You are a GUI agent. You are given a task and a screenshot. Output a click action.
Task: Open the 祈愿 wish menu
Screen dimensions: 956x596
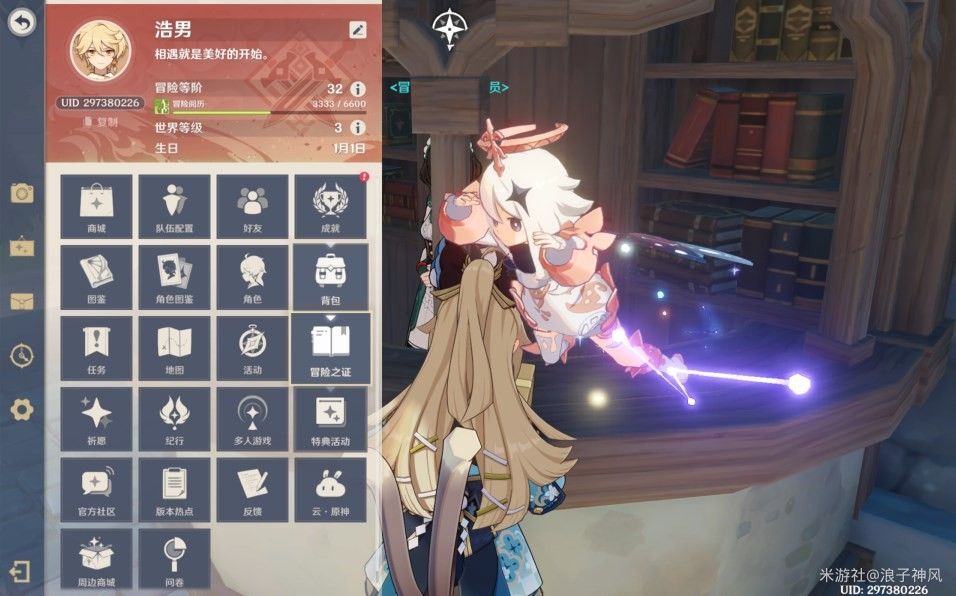click(x=96, y=418)
